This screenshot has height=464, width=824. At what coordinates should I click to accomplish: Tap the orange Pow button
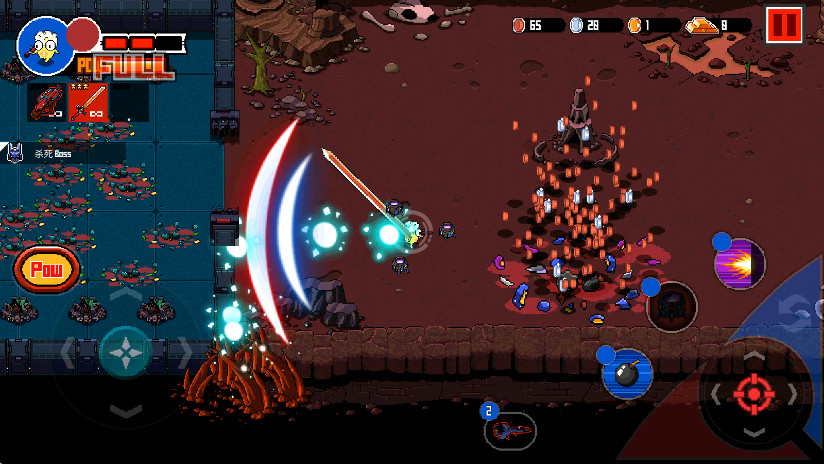point(46,269)
